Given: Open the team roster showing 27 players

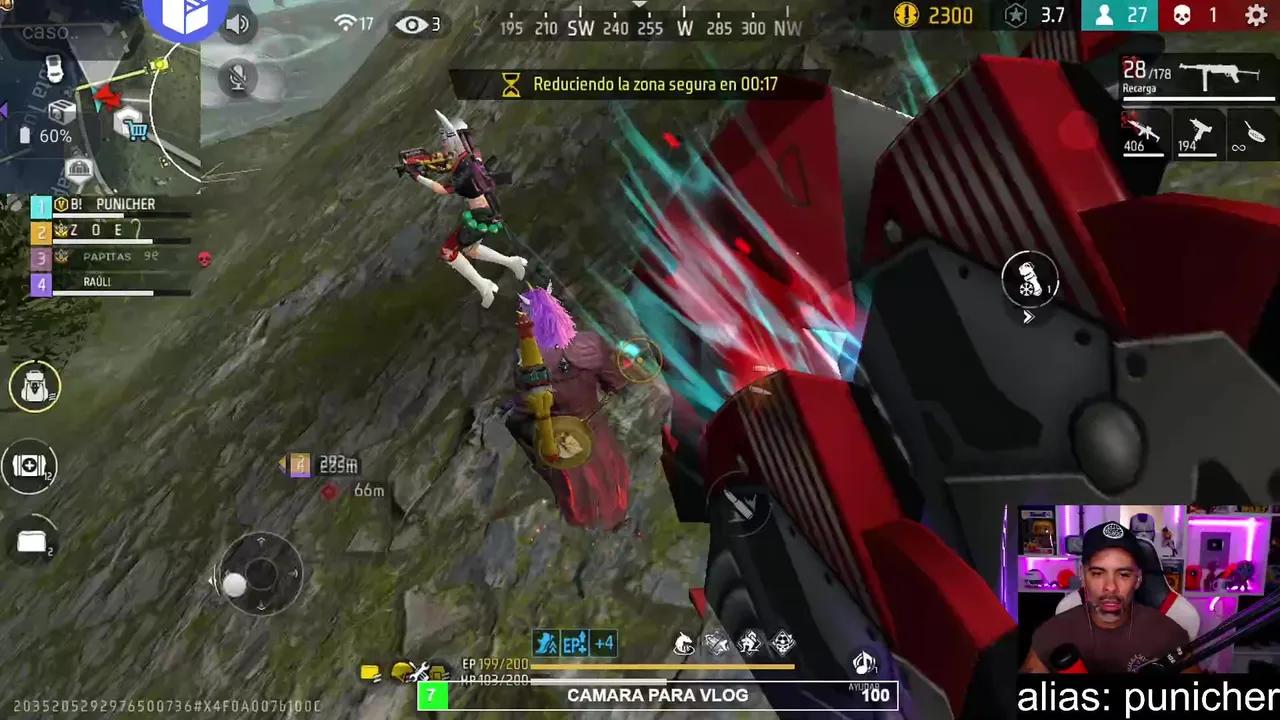Looking at the screenshot, I should (x=1120, y=15).
